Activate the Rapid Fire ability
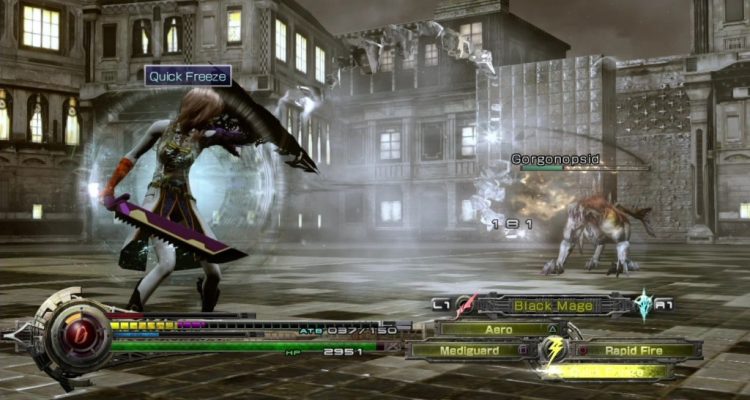 [x=636, y=350]
